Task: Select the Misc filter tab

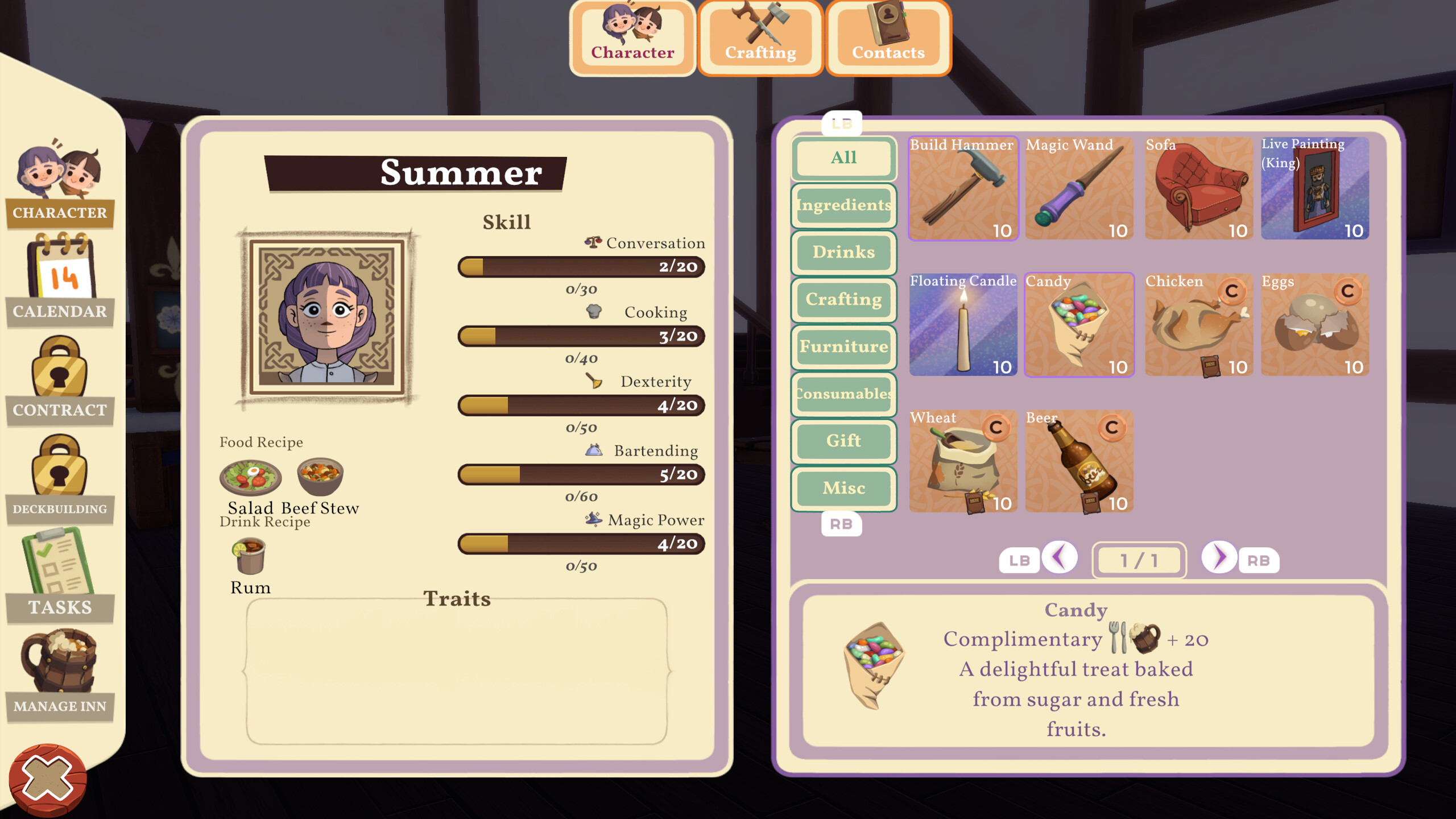Action: tap(843, 488)
